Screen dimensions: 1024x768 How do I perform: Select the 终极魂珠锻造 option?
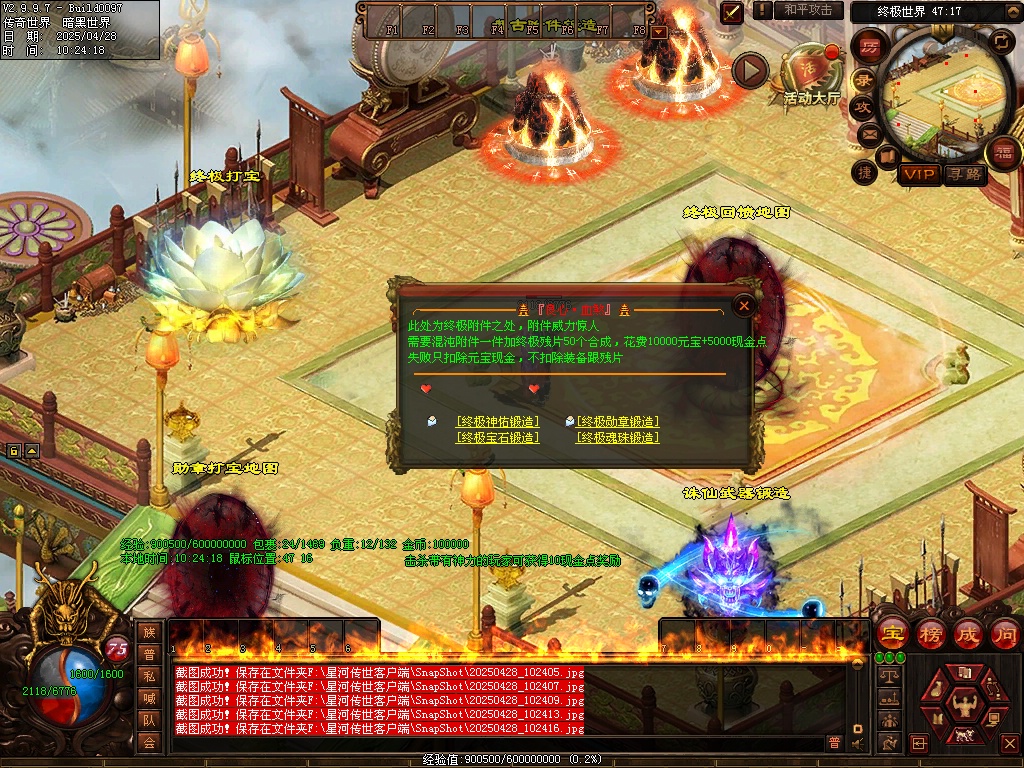tap(618, 438)
